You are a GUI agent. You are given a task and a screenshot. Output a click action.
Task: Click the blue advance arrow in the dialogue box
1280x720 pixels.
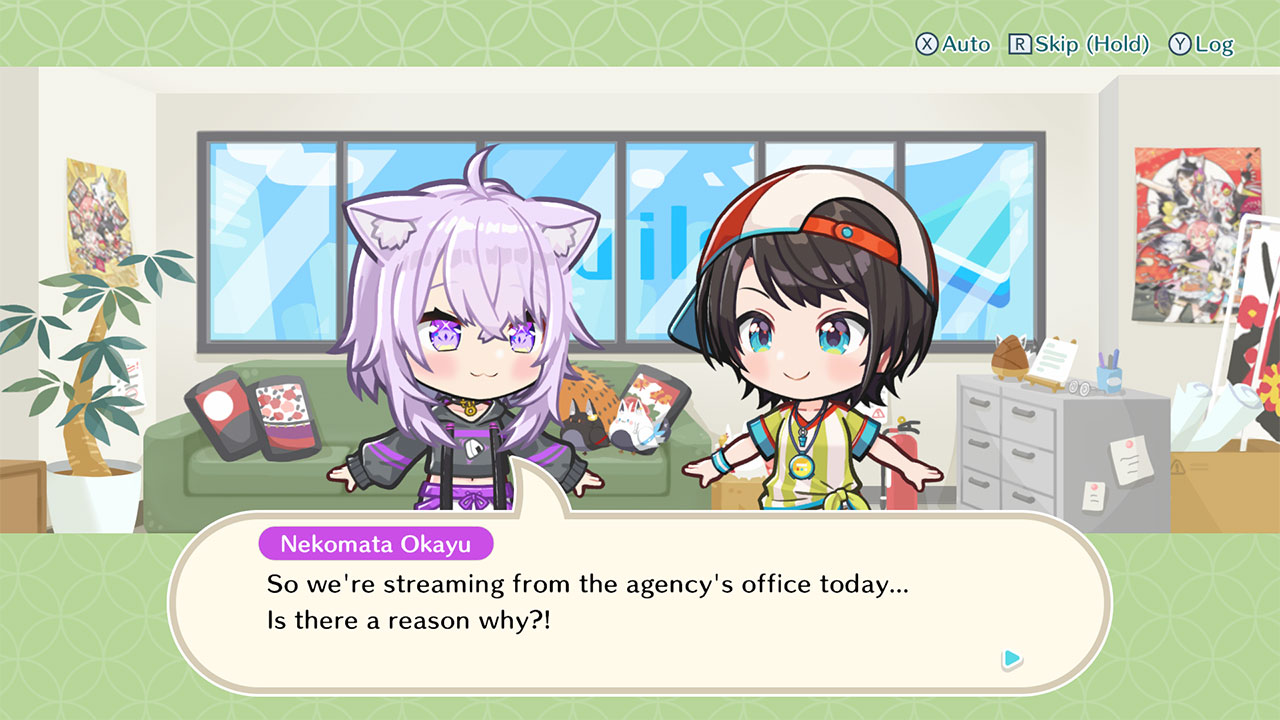coord(1012,660)
